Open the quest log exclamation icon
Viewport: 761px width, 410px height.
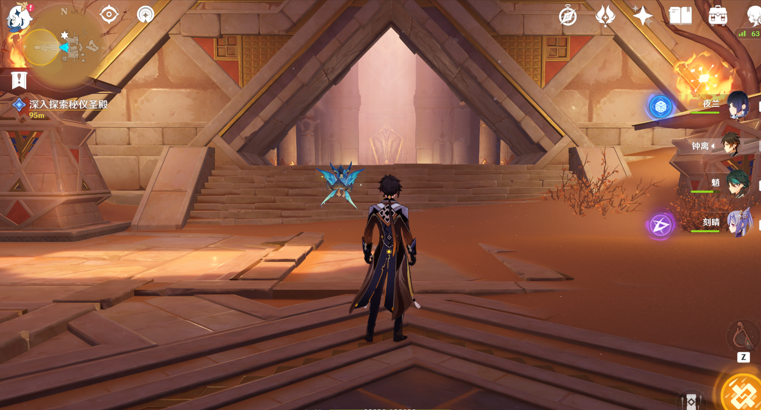click(x=19, y=80)
